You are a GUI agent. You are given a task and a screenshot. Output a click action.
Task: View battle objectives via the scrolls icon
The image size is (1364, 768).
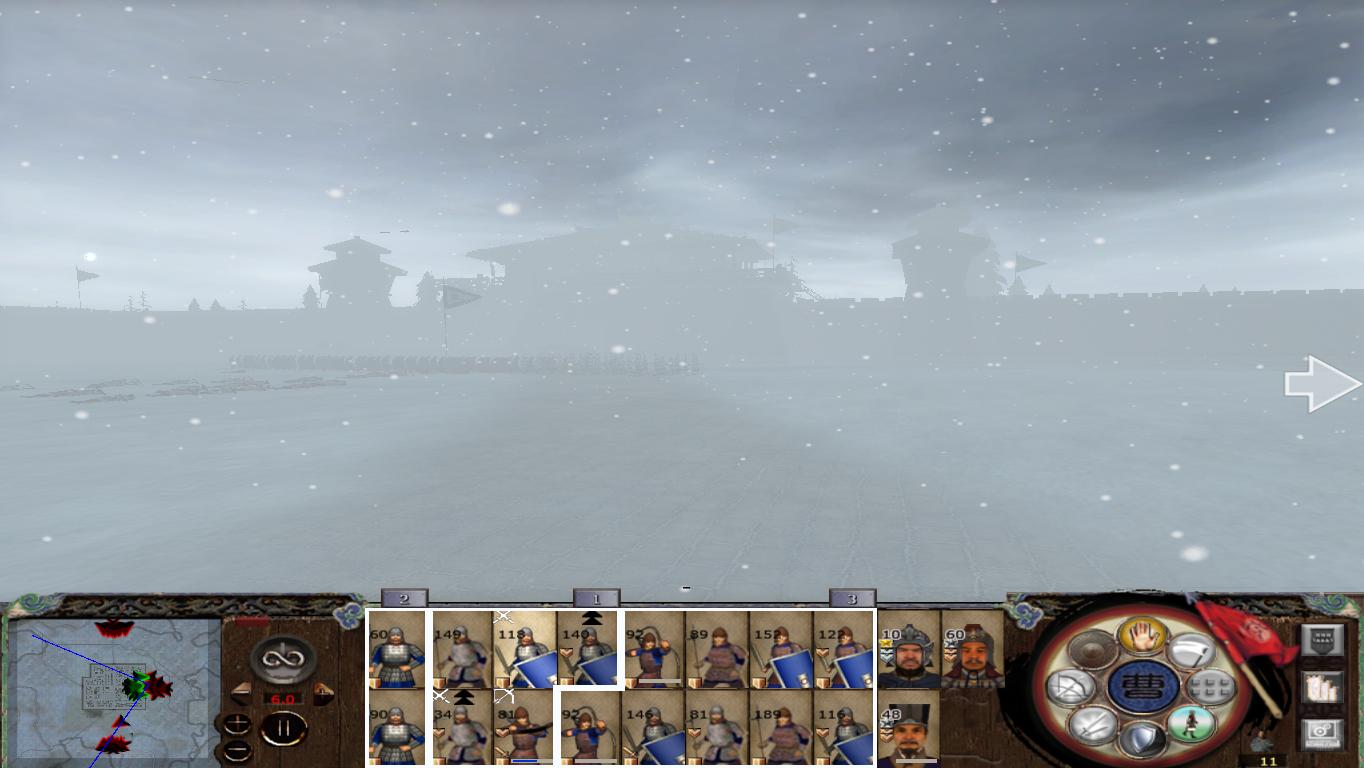click(x=1321, y=686)
